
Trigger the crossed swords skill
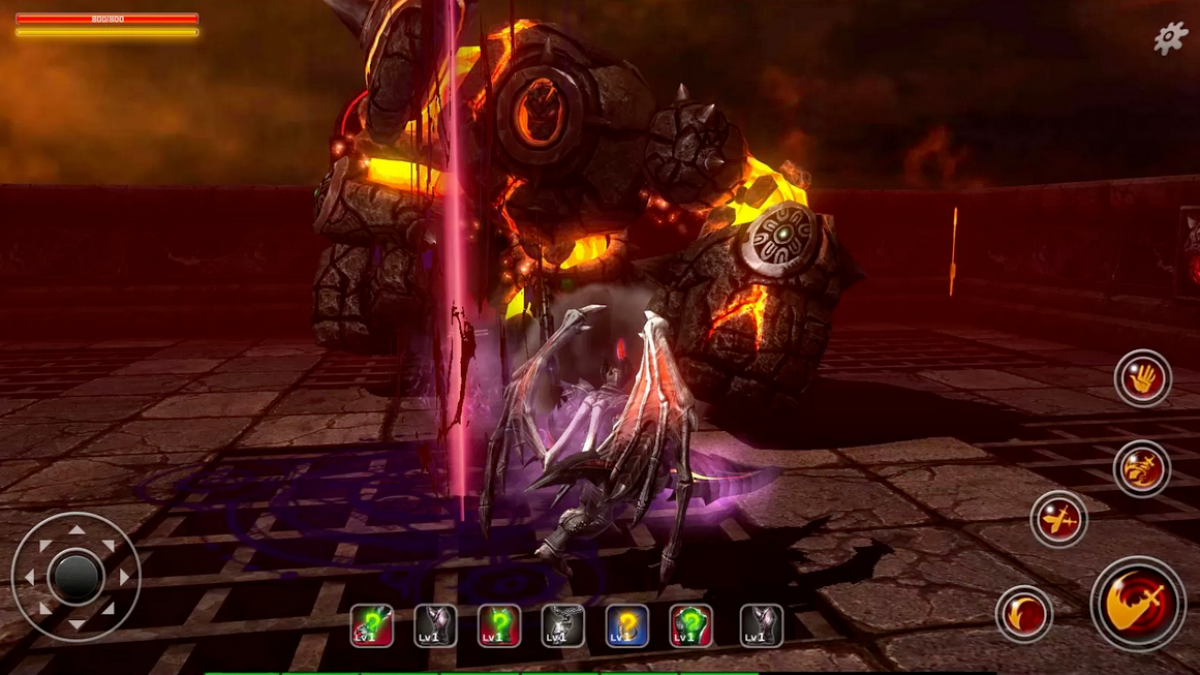[x=1059, y=519]
